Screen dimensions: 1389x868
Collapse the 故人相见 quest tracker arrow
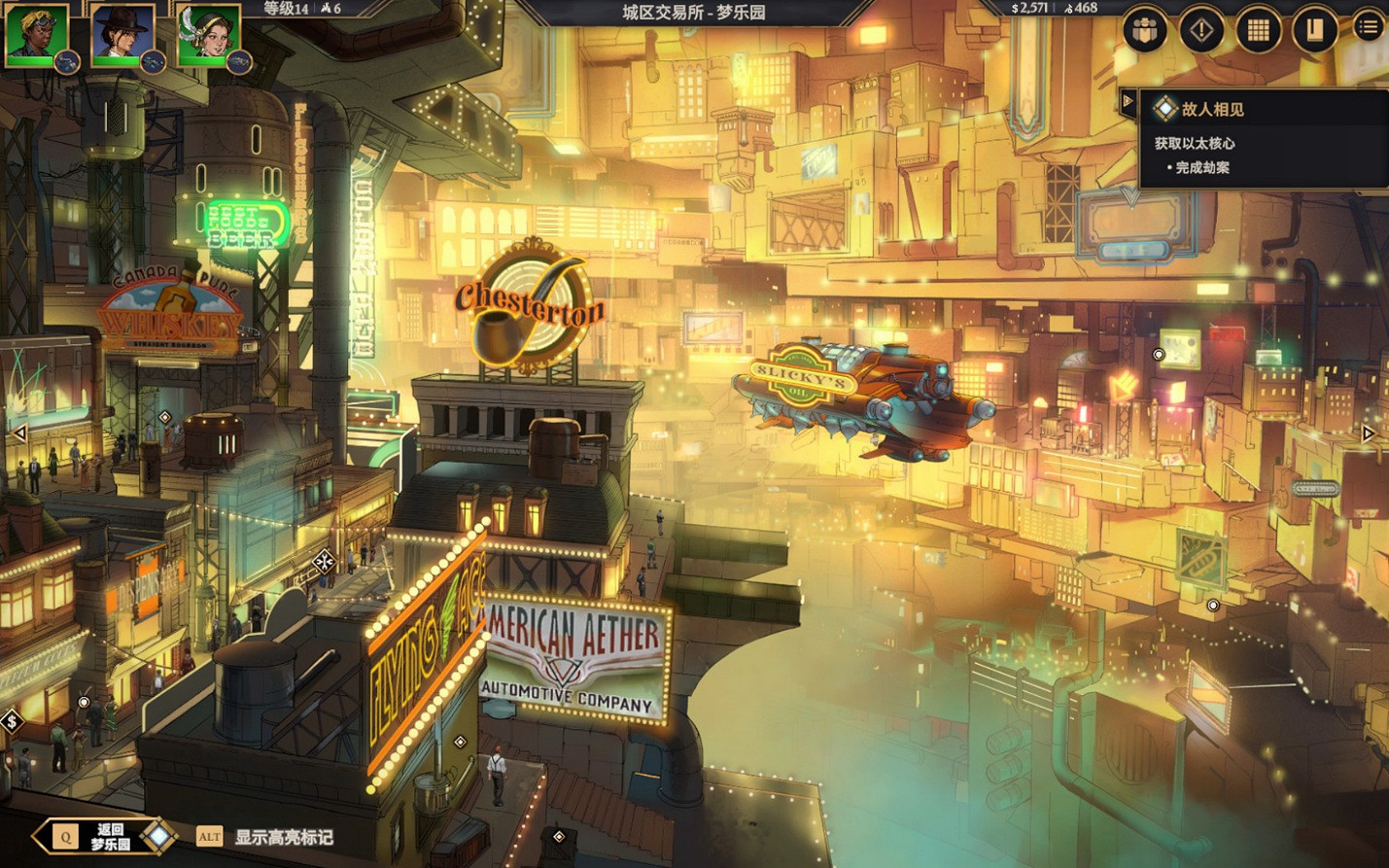coord(1128,99)
